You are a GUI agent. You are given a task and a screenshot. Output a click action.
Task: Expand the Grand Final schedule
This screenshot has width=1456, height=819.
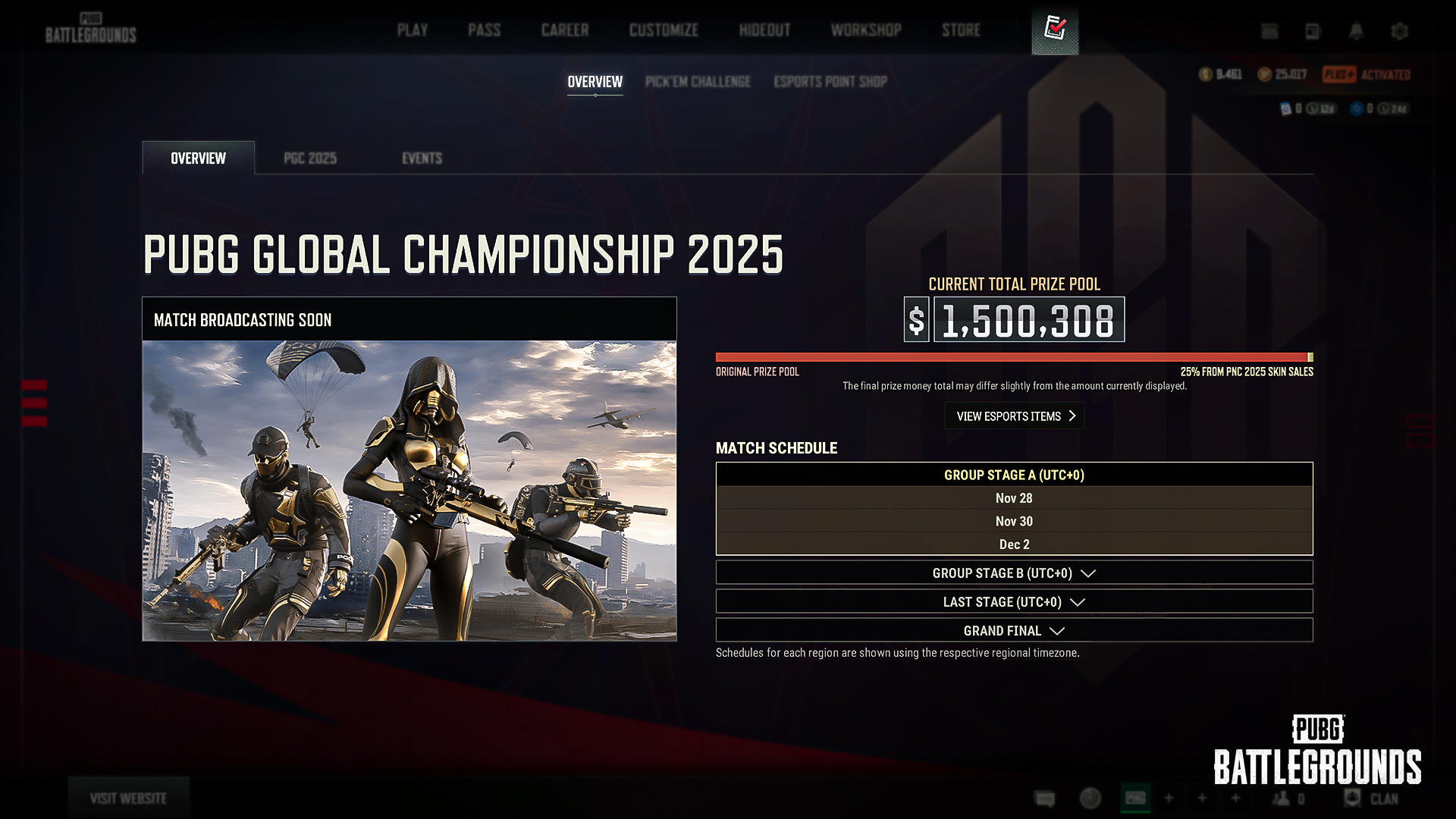click(1014, 631)
